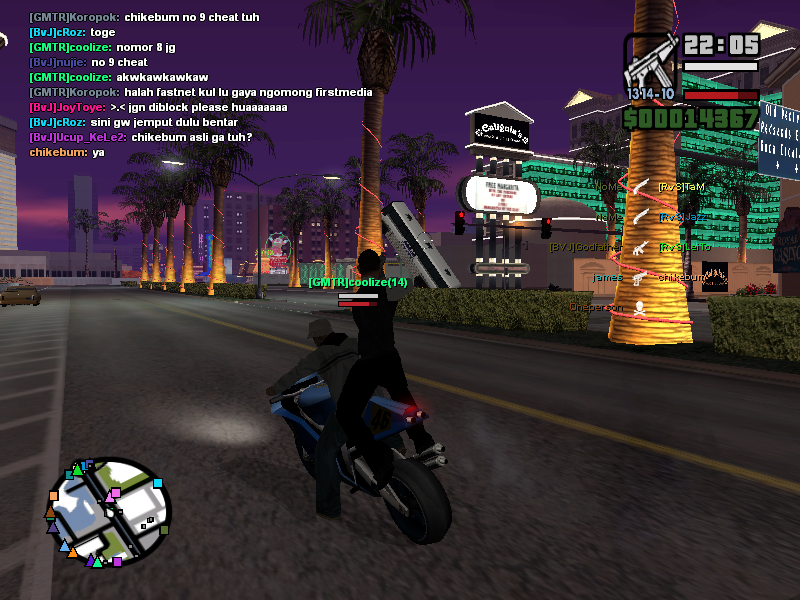Select the skull icon beside Oneperson
The width and height of the screenshot is (800, 600).
(640, 307)
